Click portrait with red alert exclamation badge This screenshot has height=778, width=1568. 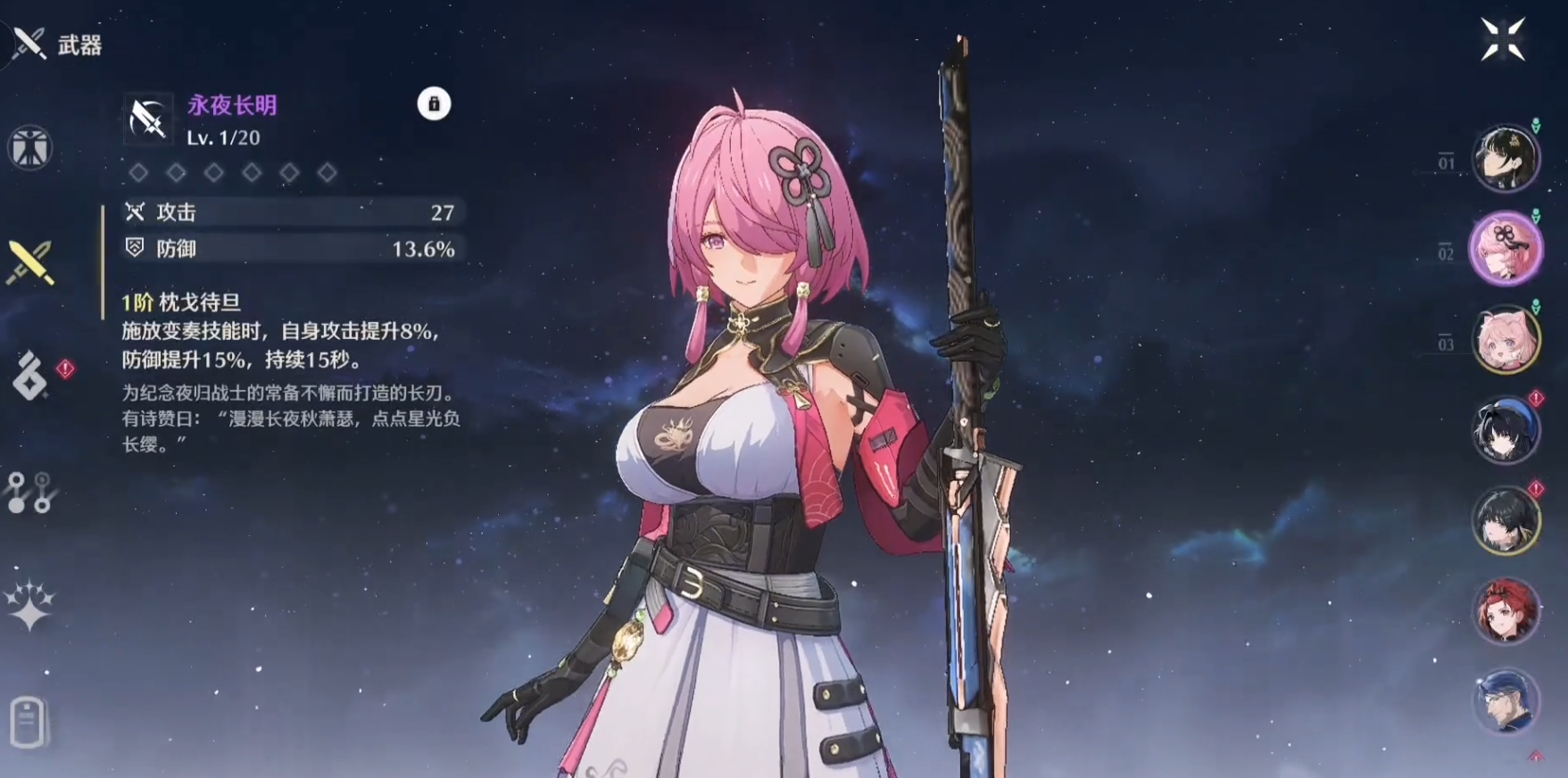1506,431
